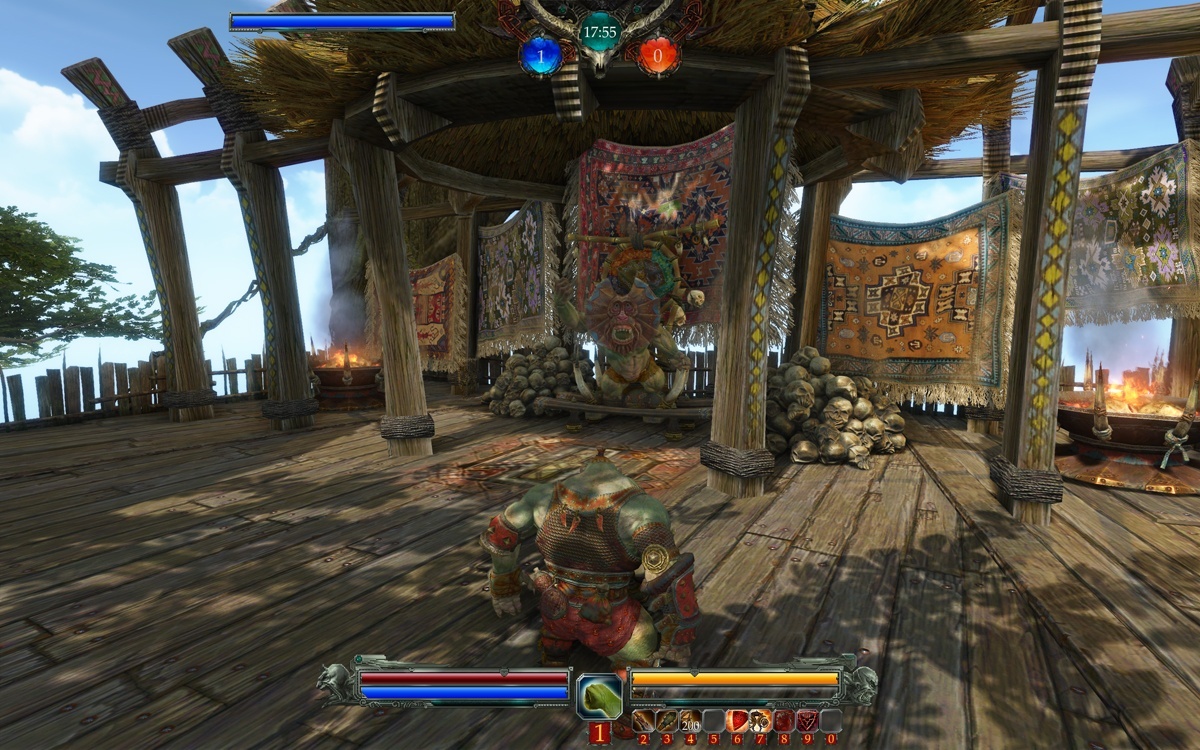The width and height of the screenshot is (1200, 750).
Task: Activate the glowing red shield skill
Action: [x=737, y=720]
